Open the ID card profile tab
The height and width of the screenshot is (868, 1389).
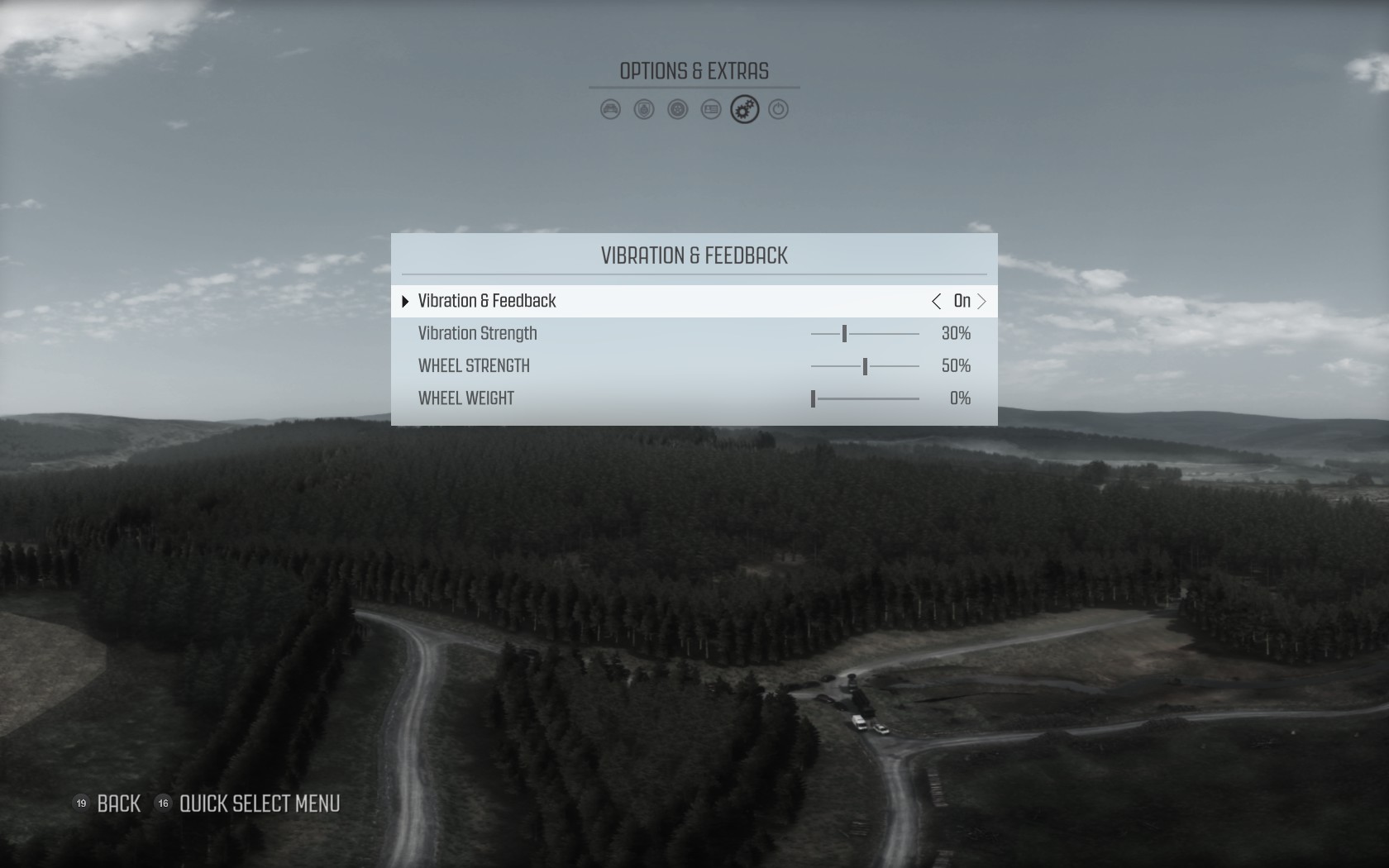point(711,109)
